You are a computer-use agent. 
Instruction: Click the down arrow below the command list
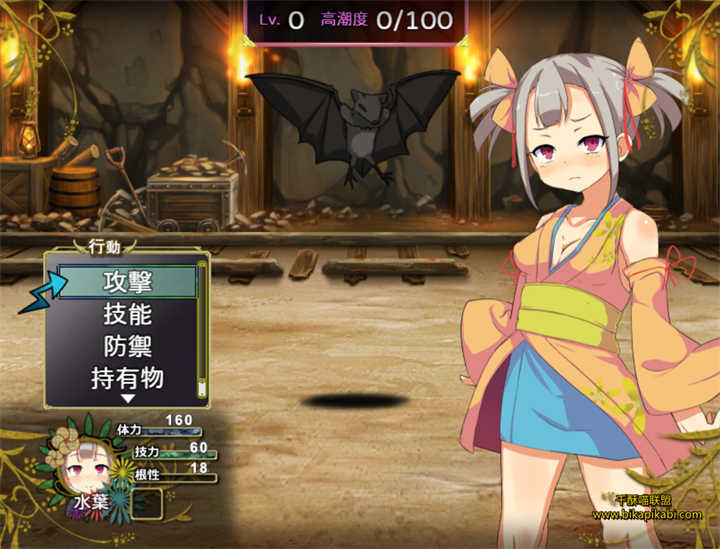(x=127, y=399)
